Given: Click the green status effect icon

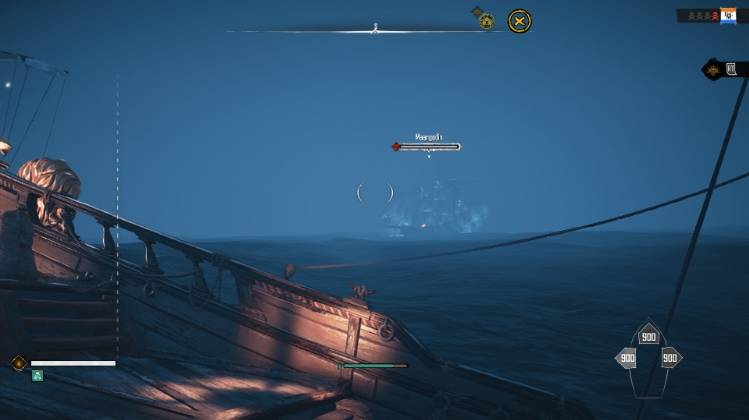Looking at the screenshot, I should tap(37, 375).
